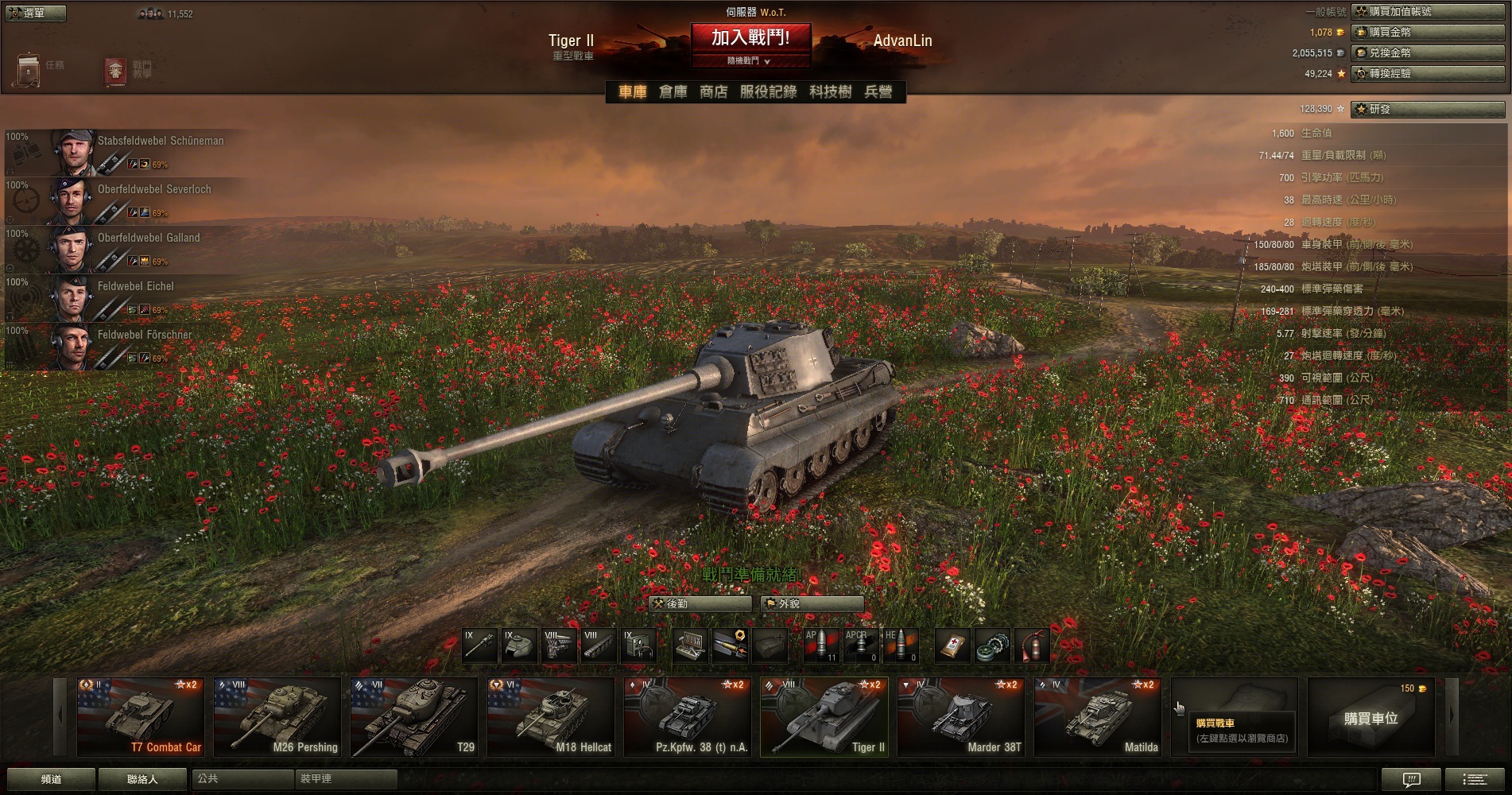Open the 商店 store tab
This screenshot has height=795, width=1512.
click(x=713, y=92)
